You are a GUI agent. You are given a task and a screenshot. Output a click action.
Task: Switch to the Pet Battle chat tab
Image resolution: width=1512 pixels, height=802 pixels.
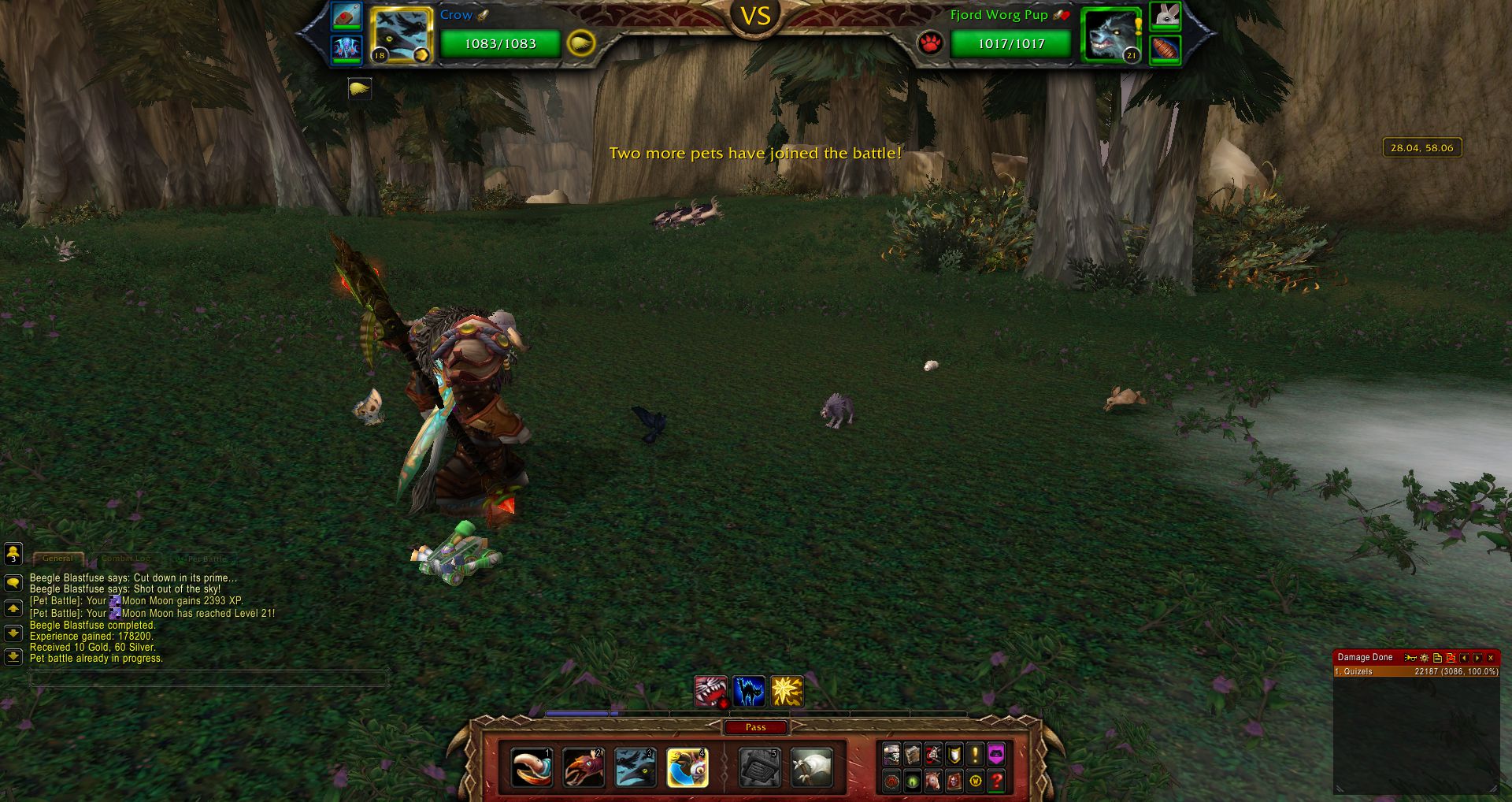202,559
